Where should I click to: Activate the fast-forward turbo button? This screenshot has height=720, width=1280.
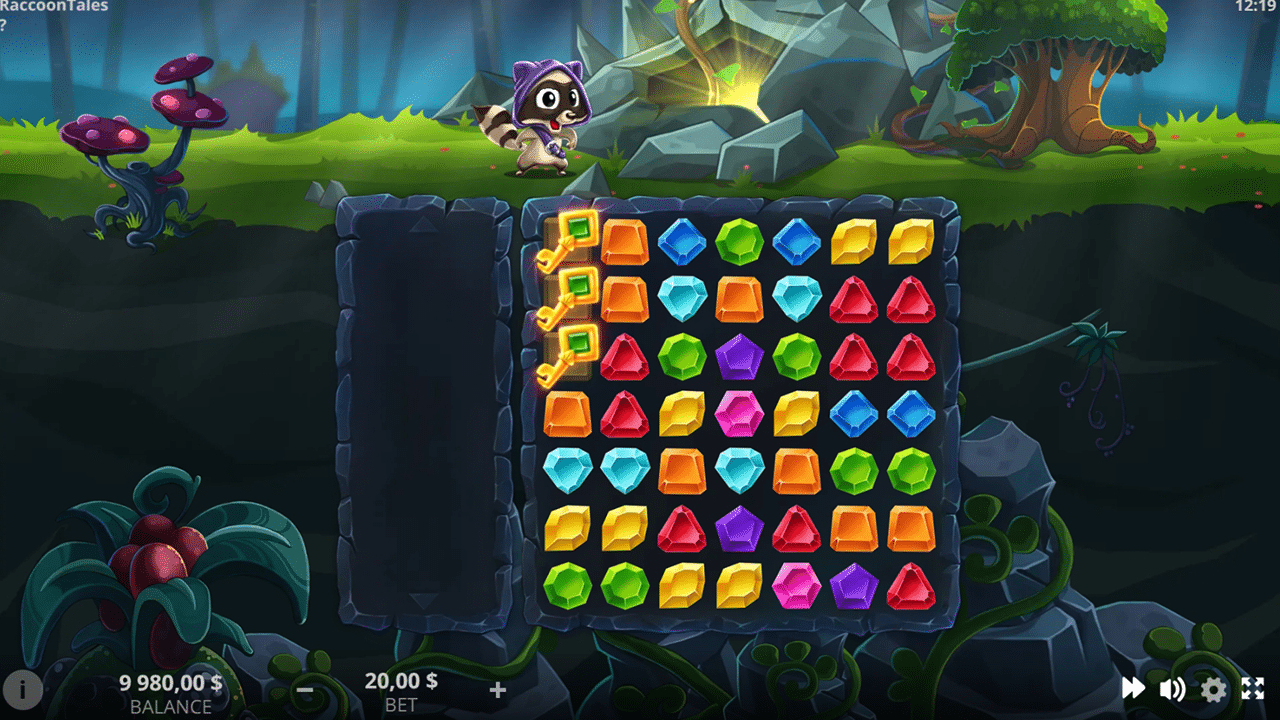1133,688
